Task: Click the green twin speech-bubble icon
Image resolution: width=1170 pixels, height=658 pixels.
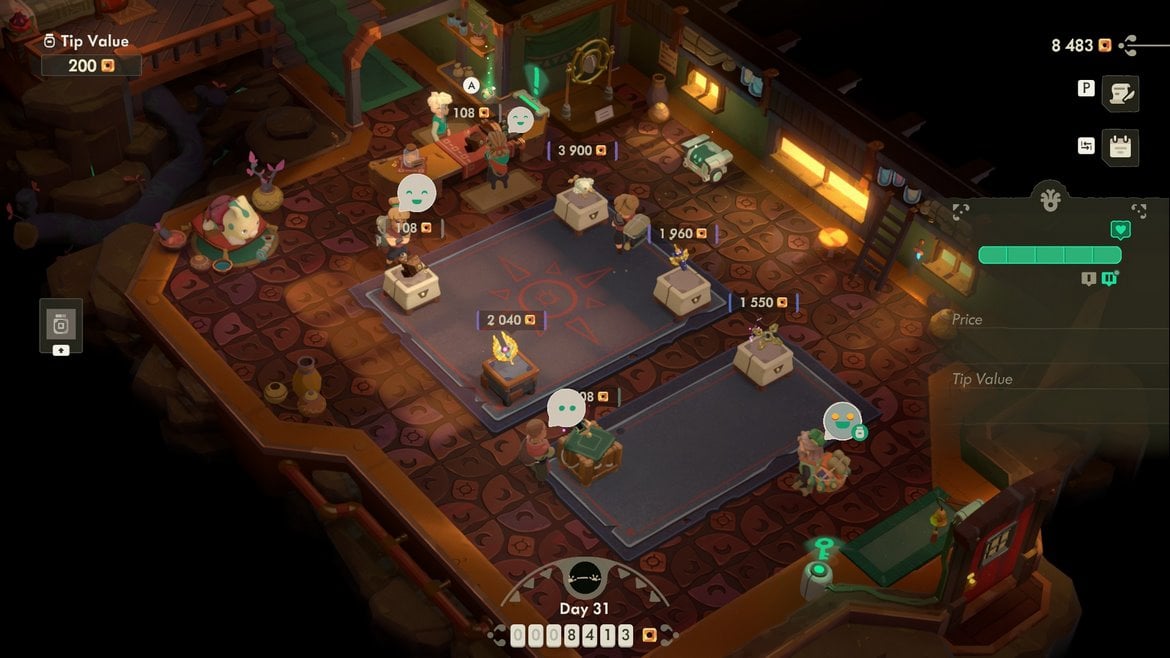Action: point(1109,279)
